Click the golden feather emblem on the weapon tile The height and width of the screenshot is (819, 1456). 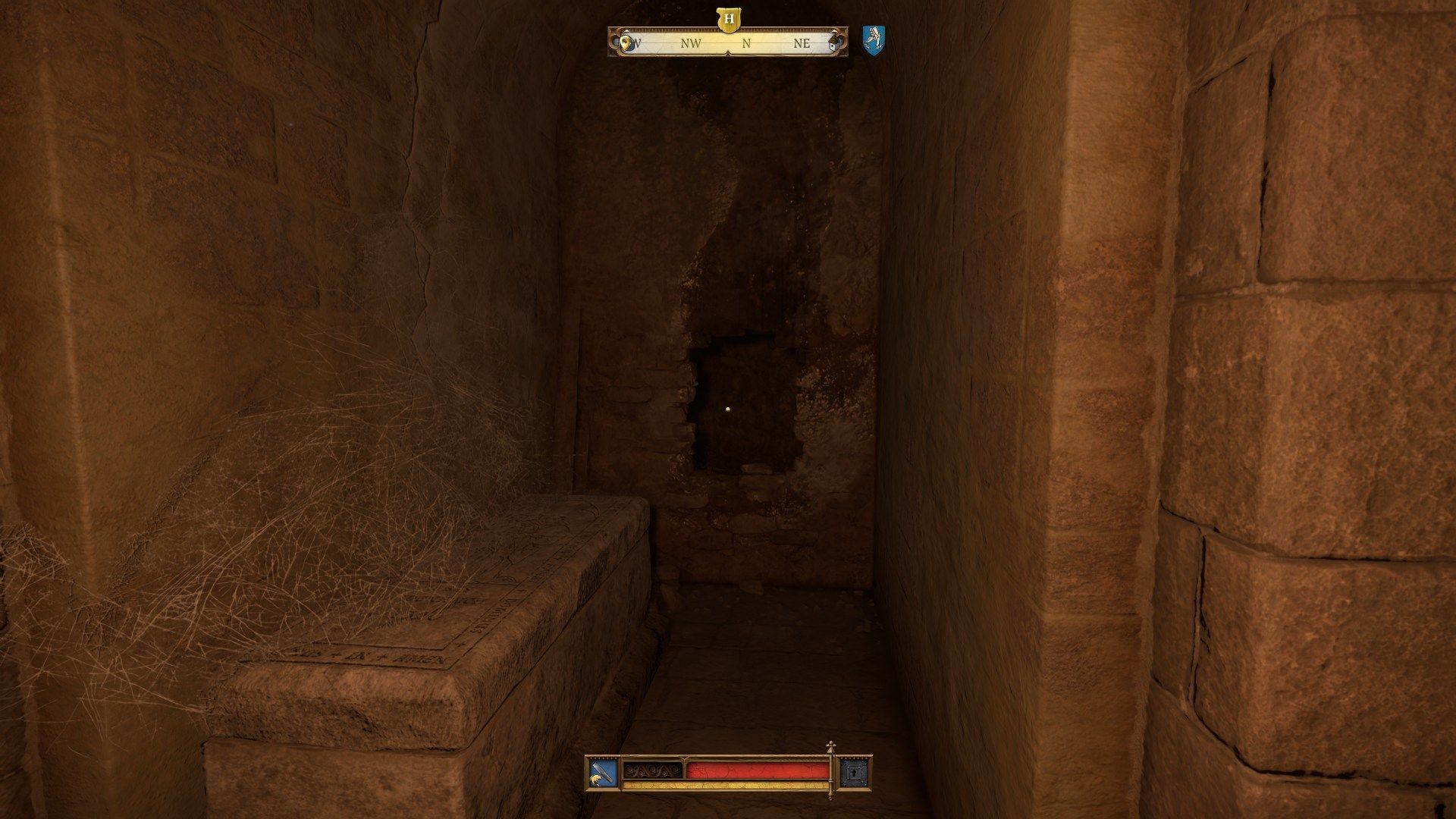[x=595, y=780]
